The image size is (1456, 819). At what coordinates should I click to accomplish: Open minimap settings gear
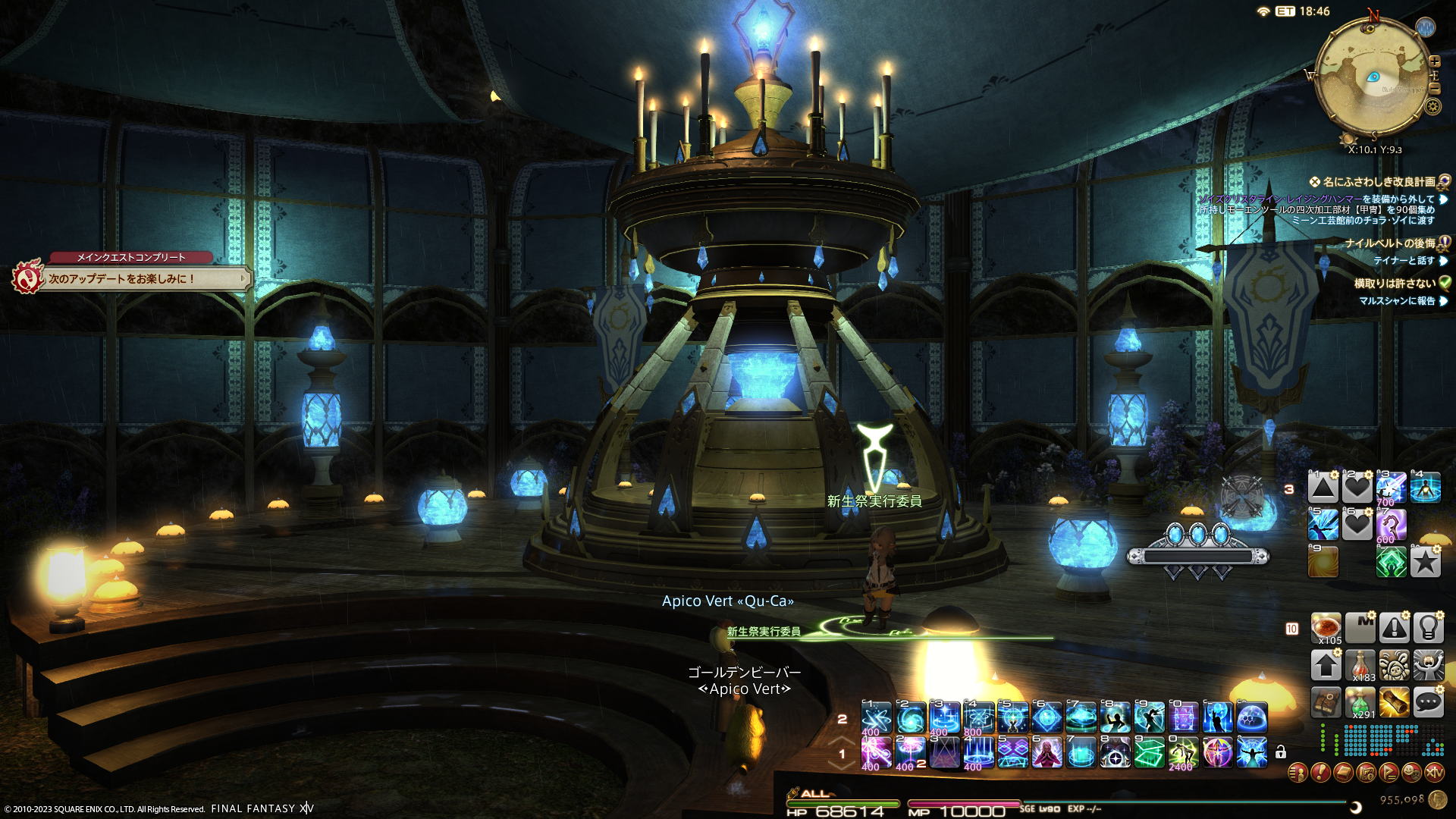click(1432, 106)
